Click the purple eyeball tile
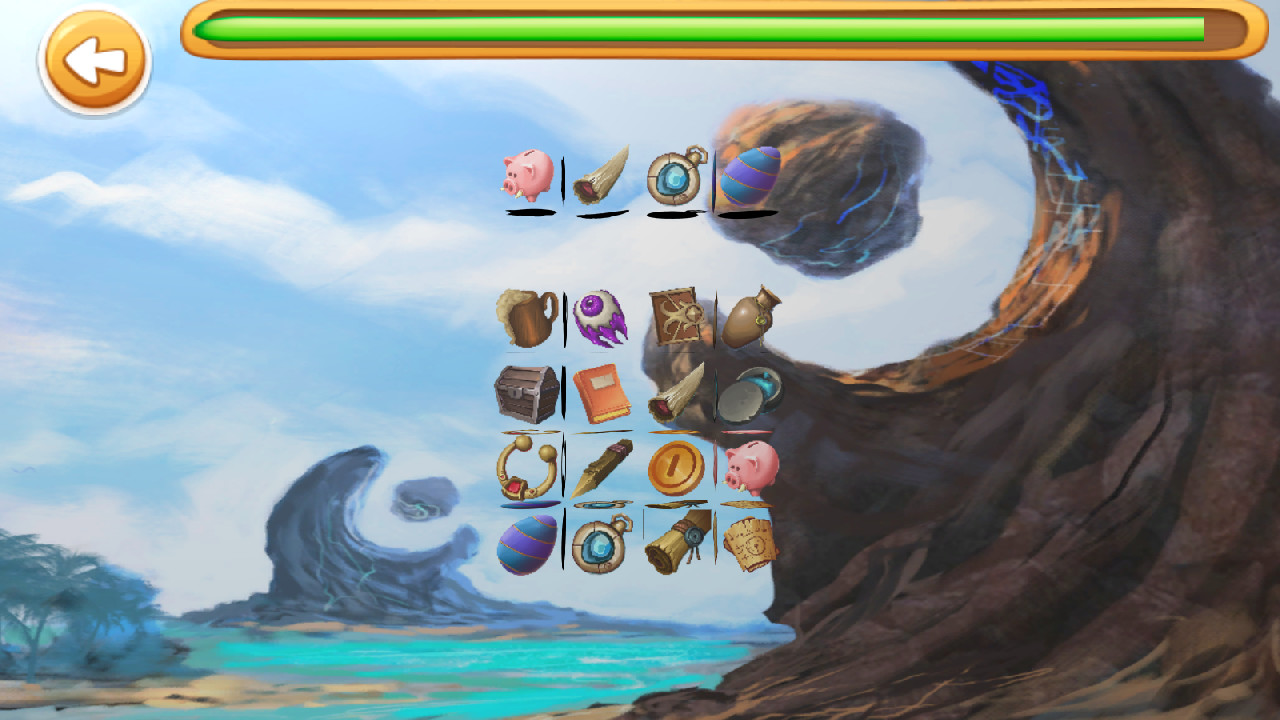This screenshot has height=720, width=1280. point(600,317)
